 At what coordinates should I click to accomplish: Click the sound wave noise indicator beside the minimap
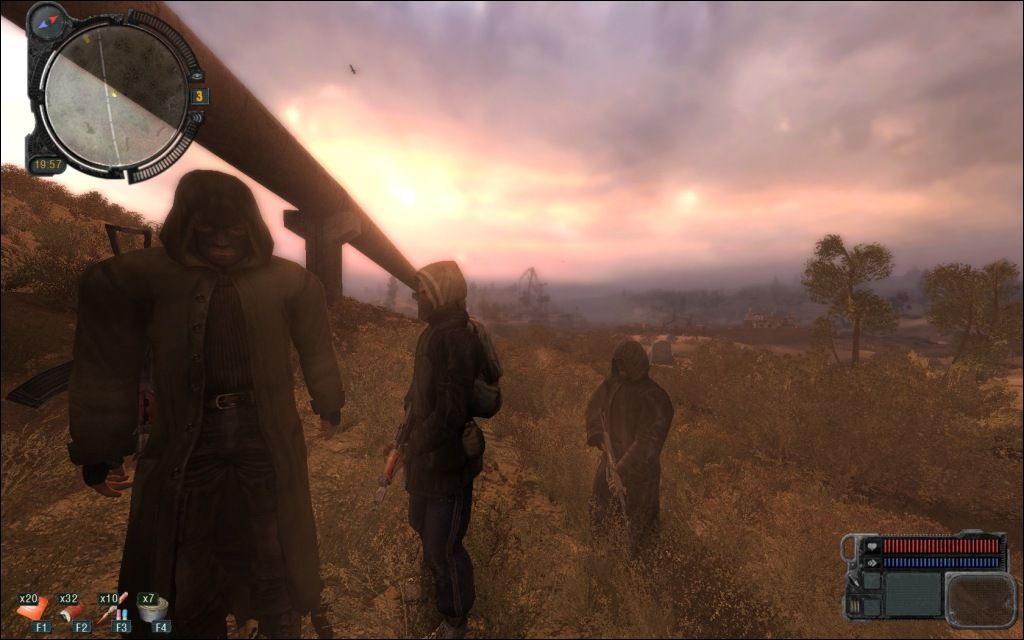[x=198, y=118]
